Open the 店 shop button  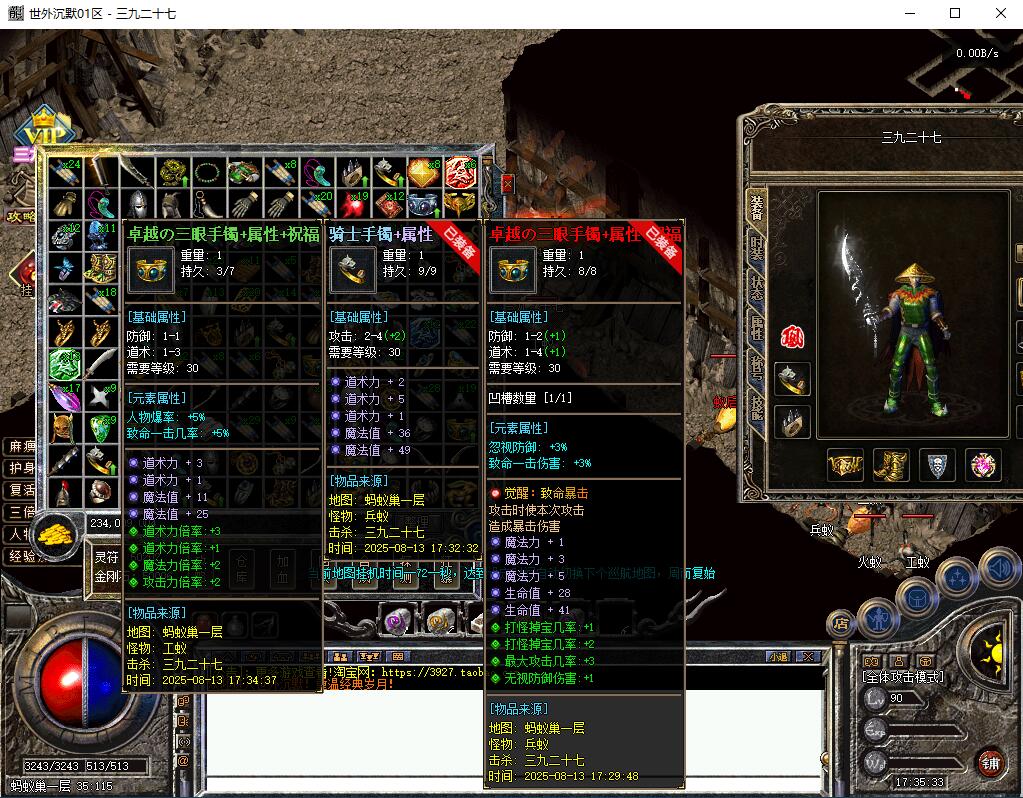841,623
